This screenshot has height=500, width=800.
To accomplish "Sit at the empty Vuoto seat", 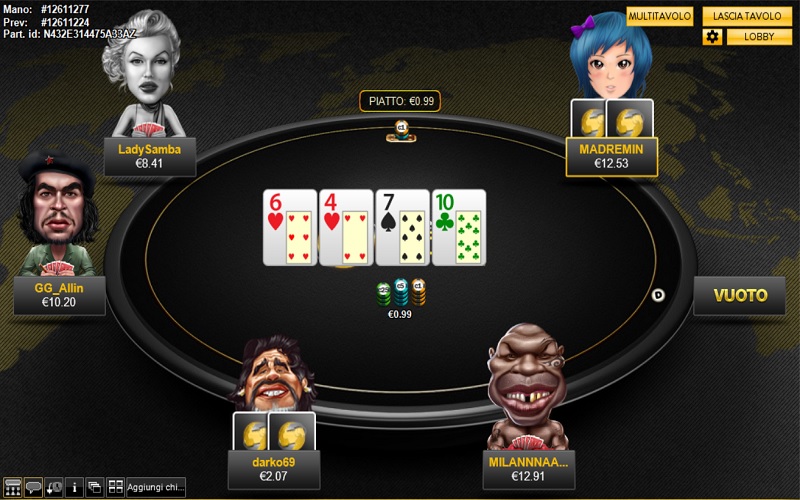I will tap(739, 295).
